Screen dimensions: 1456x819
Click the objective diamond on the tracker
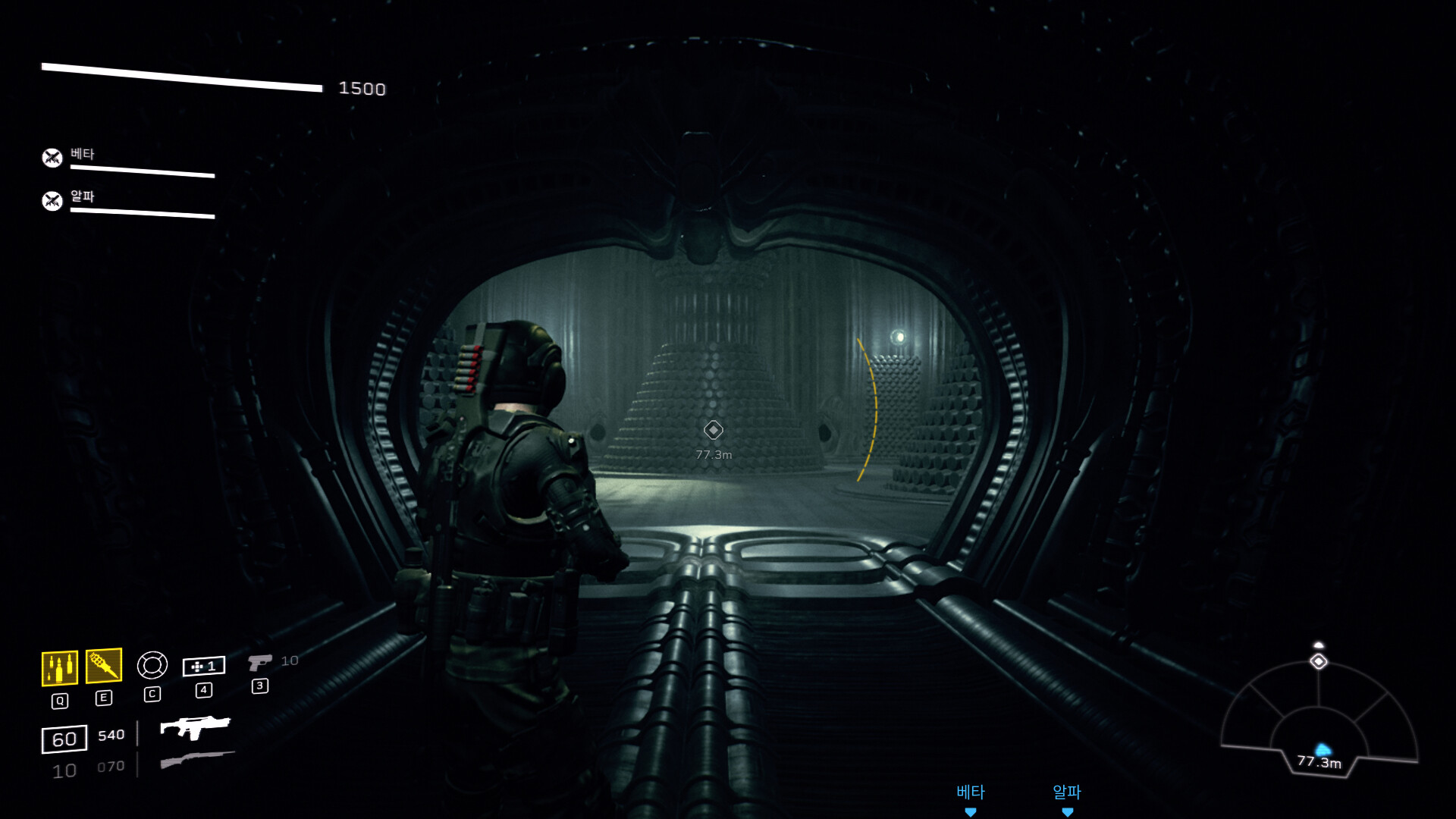point(1319,661)
